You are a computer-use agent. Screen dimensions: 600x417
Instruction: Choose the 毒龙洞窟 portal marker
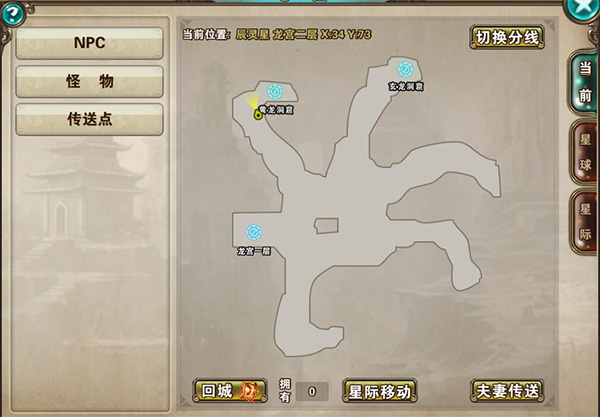(274, 91)
